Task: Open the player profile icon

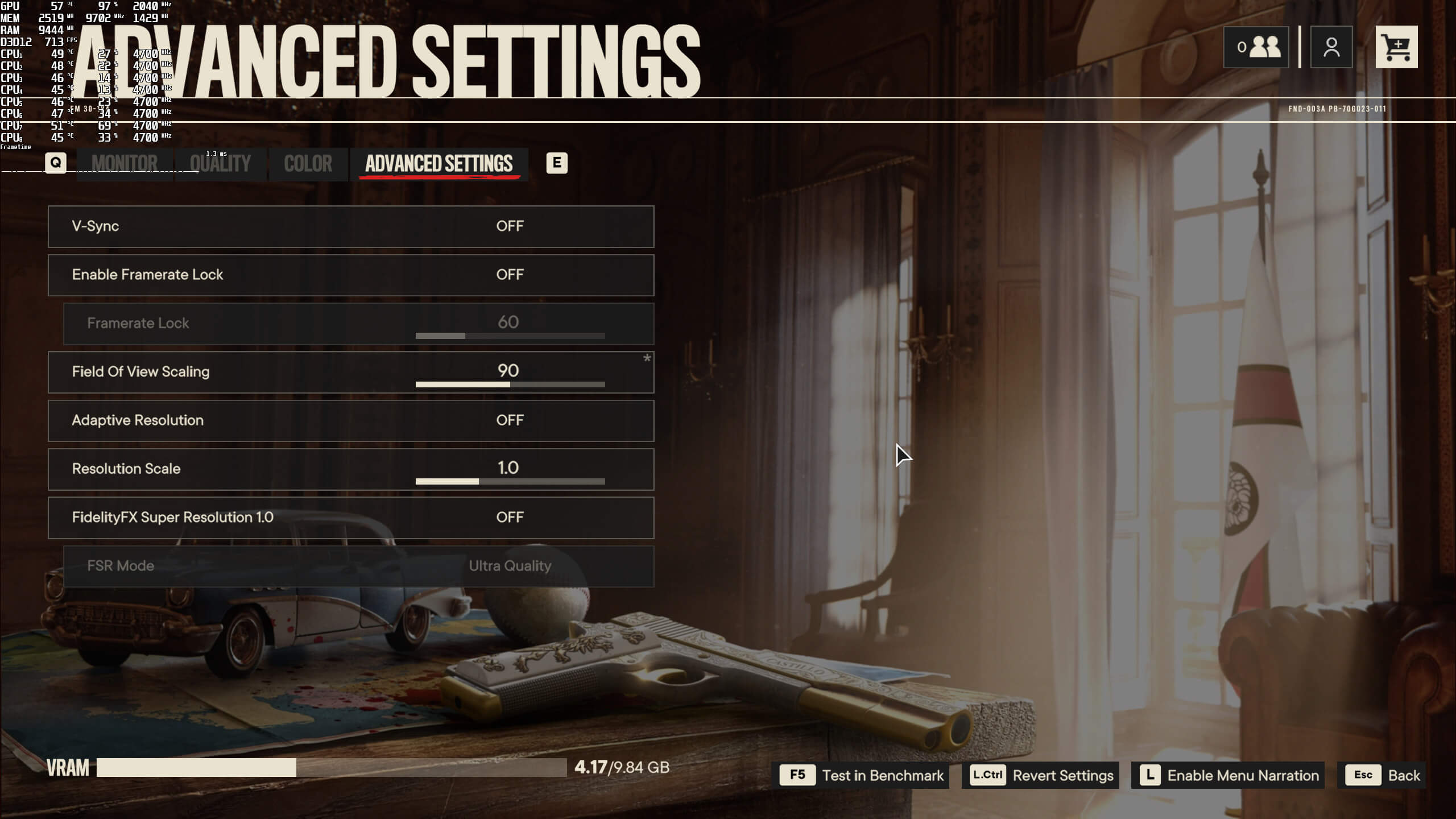Action: [1331, 47]
